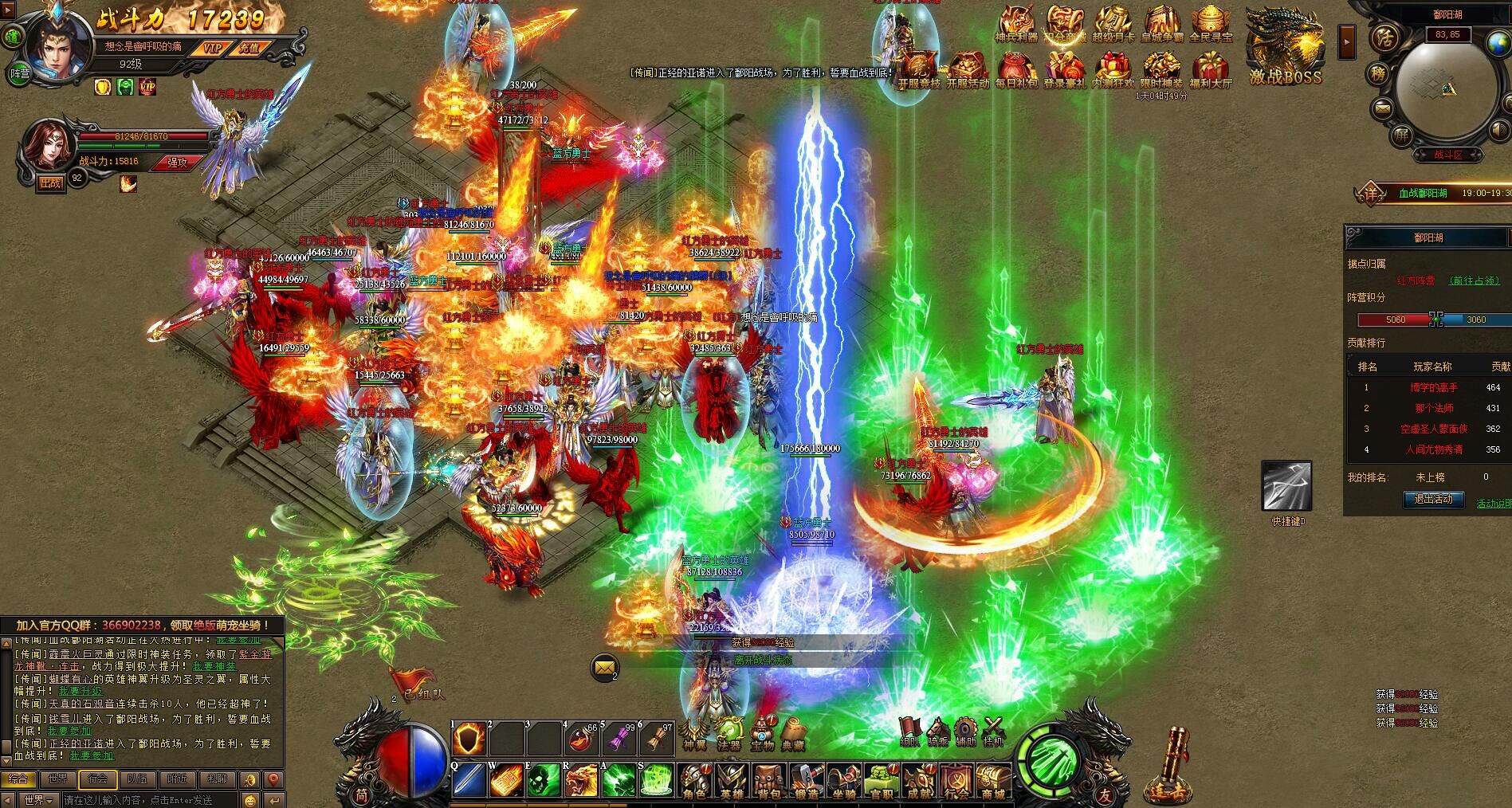Activate the golden dragon head skill

581,780
